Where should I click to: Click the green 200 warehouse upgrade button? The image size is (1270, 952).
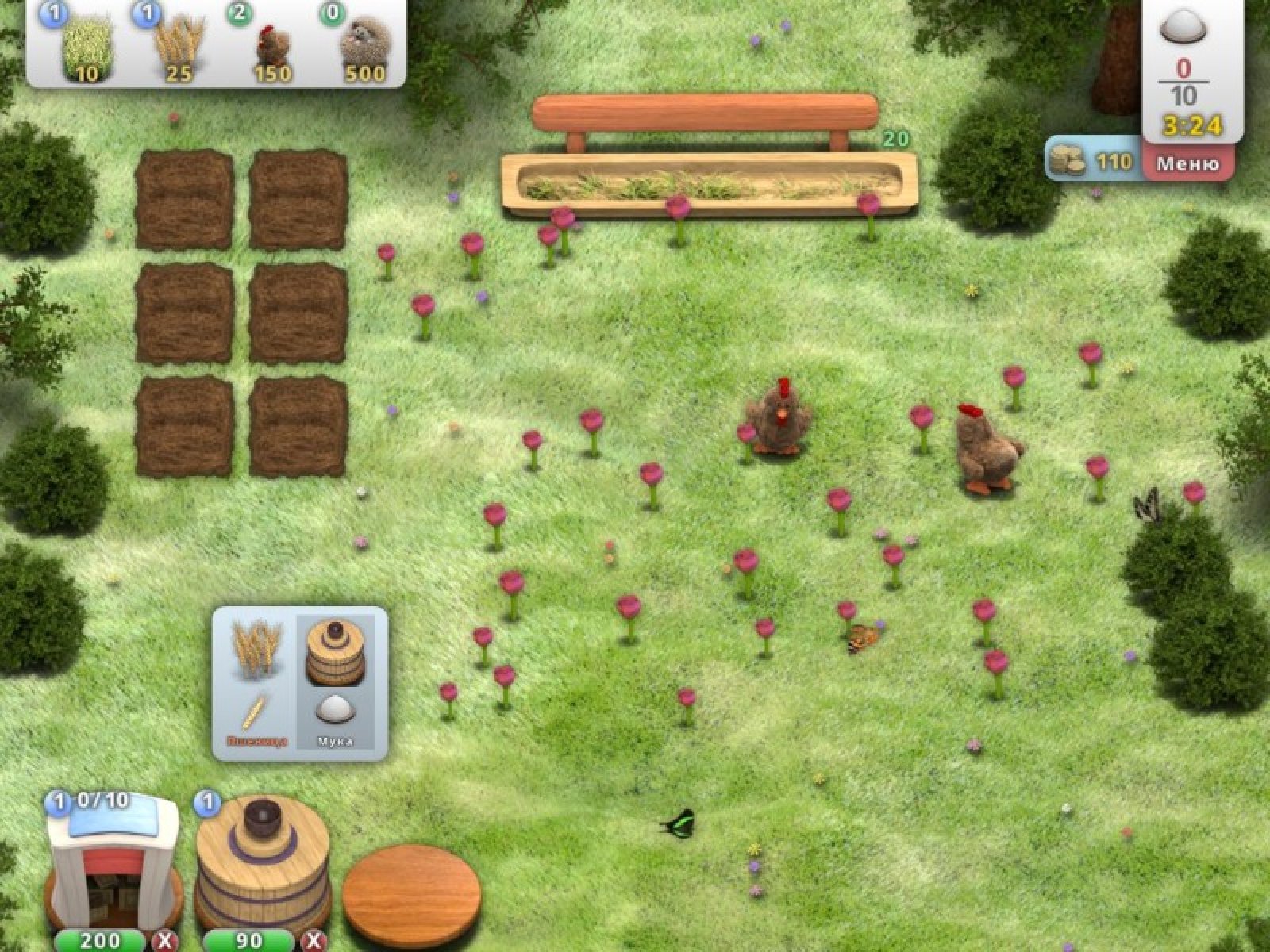(101, 940)
